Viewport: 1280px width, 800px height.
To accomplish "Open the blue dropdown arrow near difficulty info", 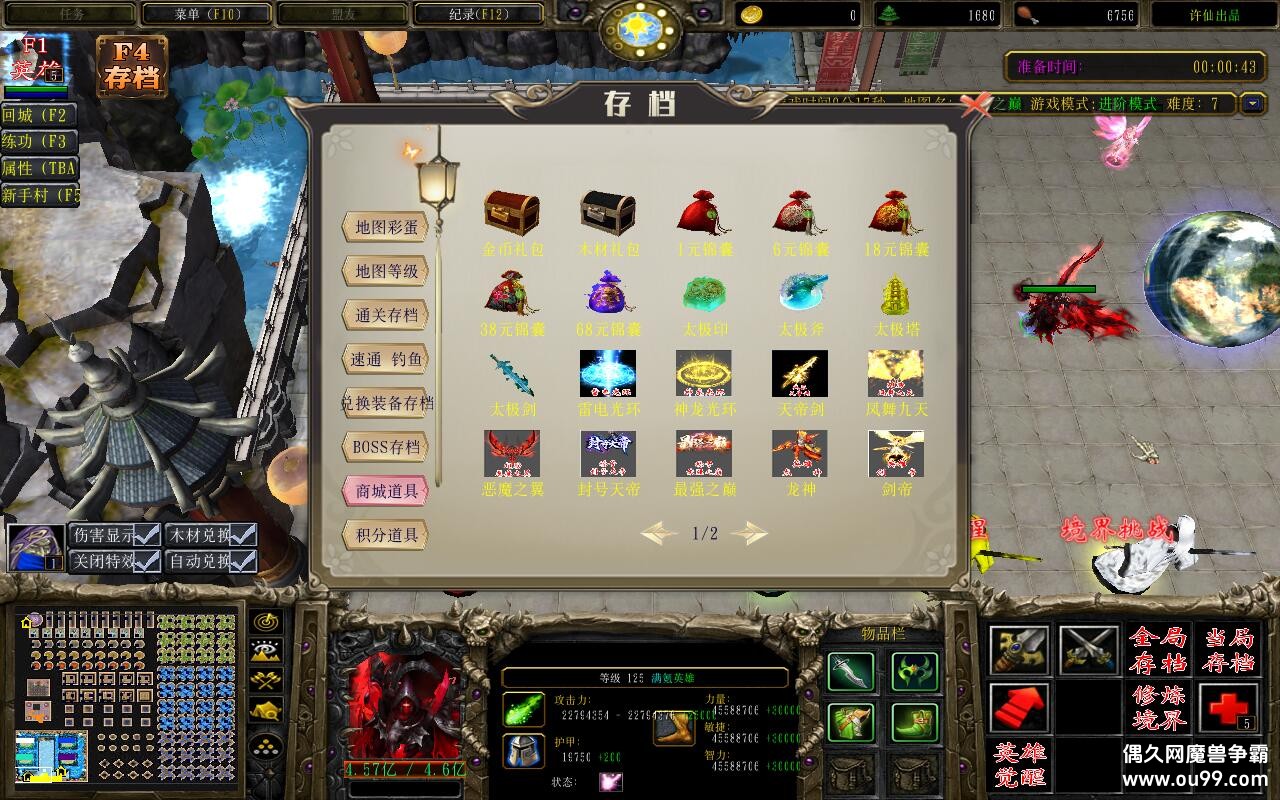I will [1254, 103].
